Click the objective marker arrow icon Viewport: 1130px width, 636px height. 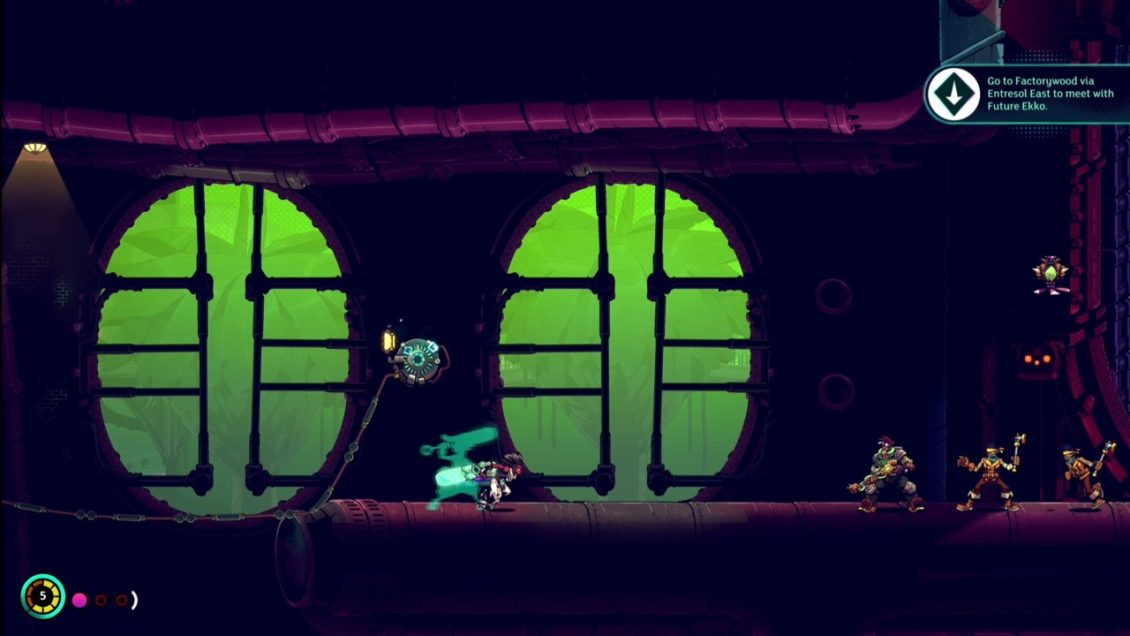coord(952,94)
